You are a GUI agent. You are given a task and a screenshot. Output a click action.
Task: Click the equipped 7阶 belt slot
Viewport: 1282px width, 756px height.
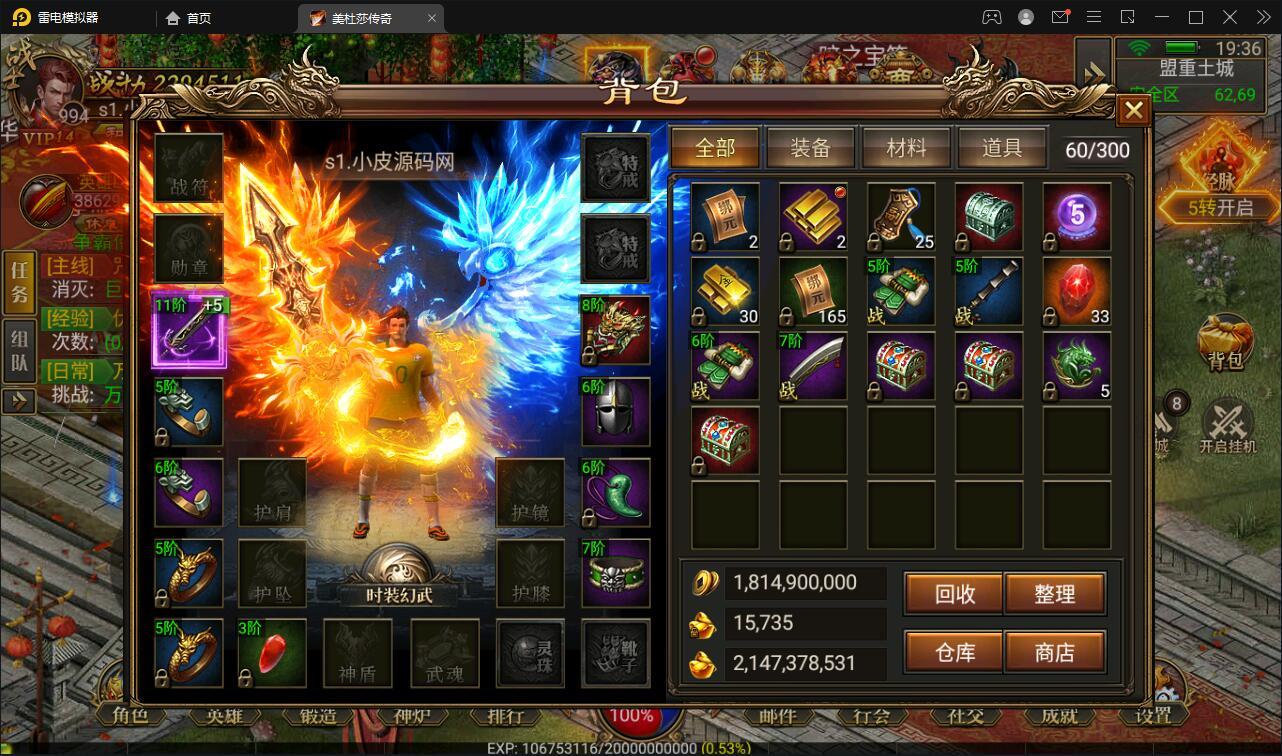616,574
